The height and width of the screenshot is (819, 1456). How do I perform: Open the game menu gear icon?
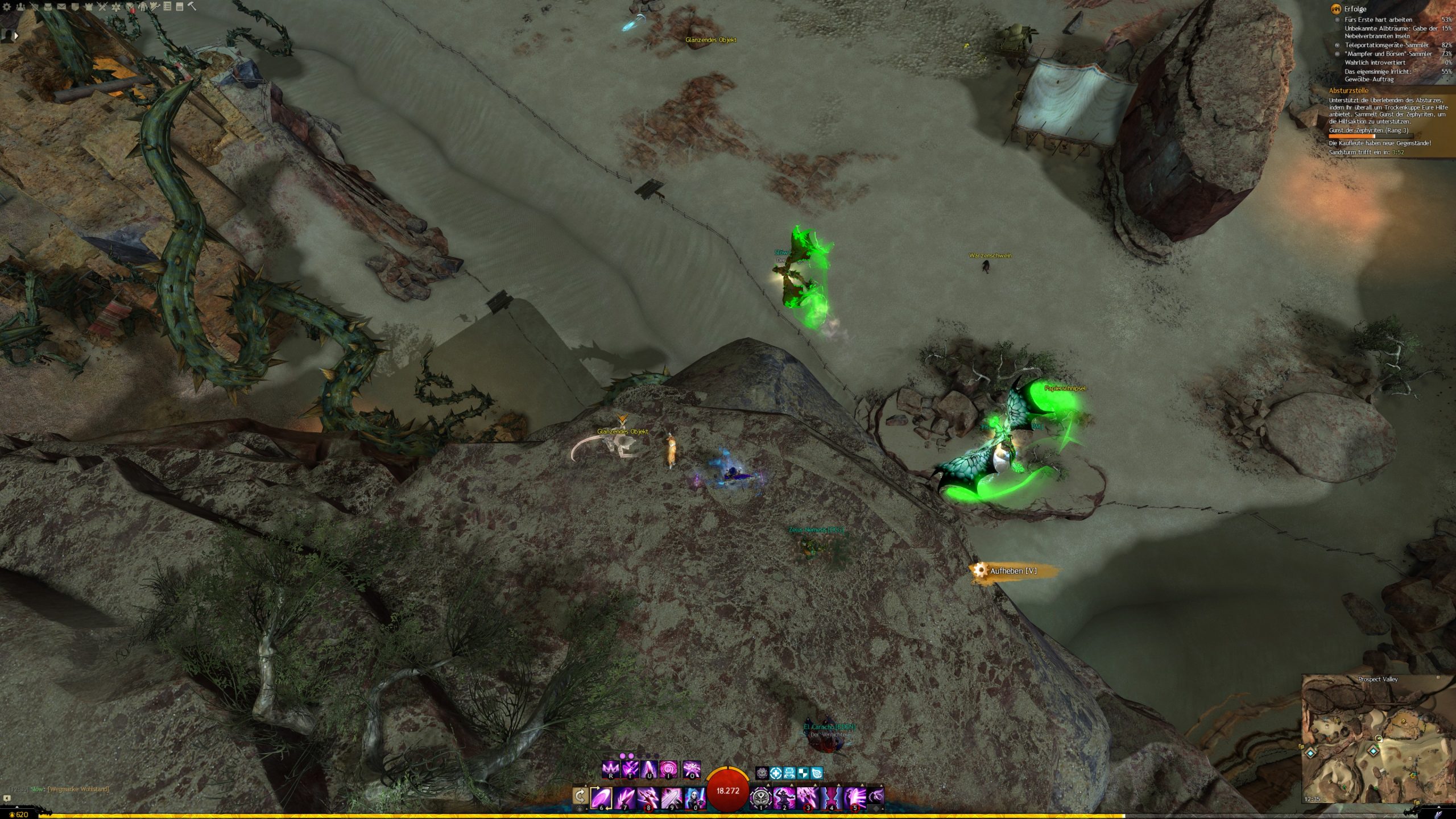pos(7,7)
